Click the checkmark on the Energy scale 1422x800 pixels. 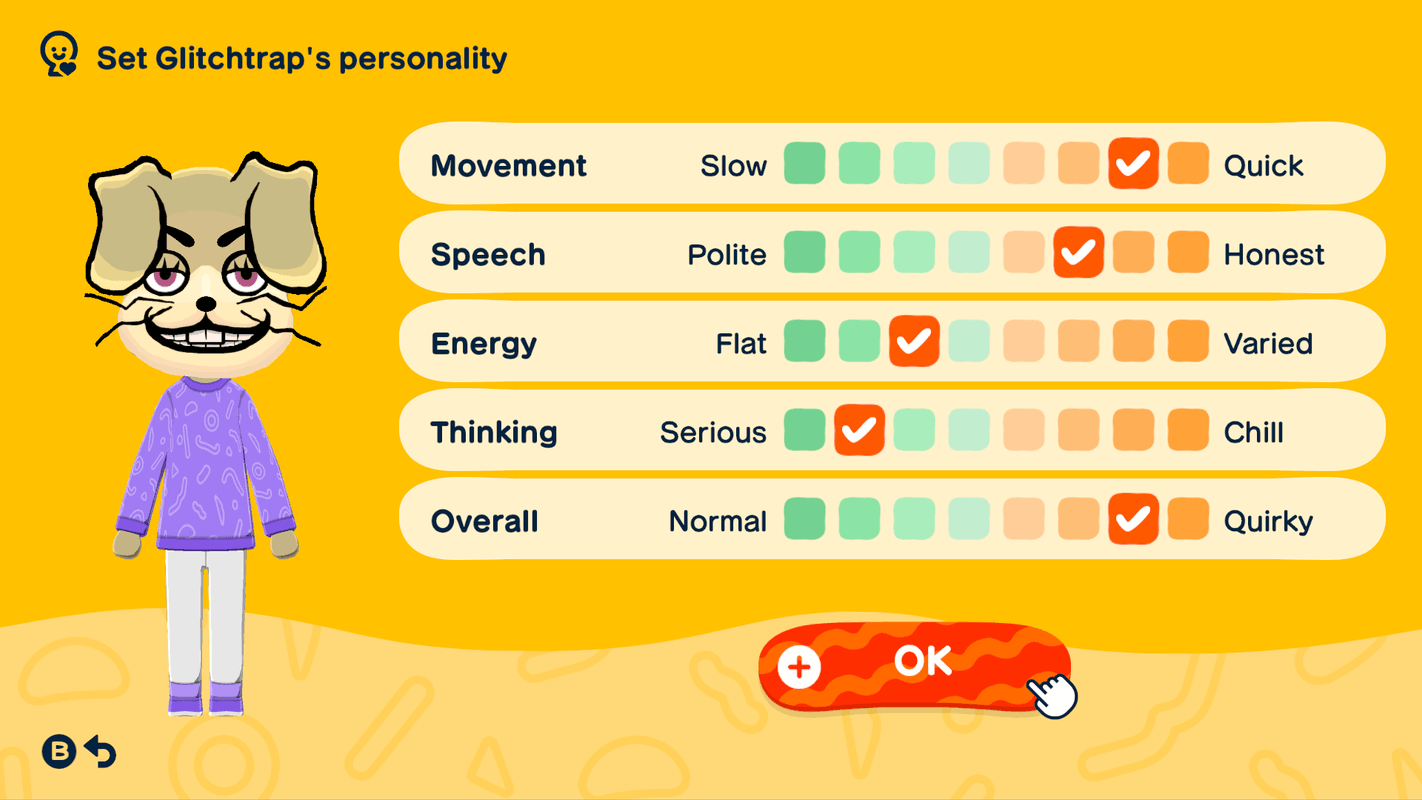pos(914,342)
